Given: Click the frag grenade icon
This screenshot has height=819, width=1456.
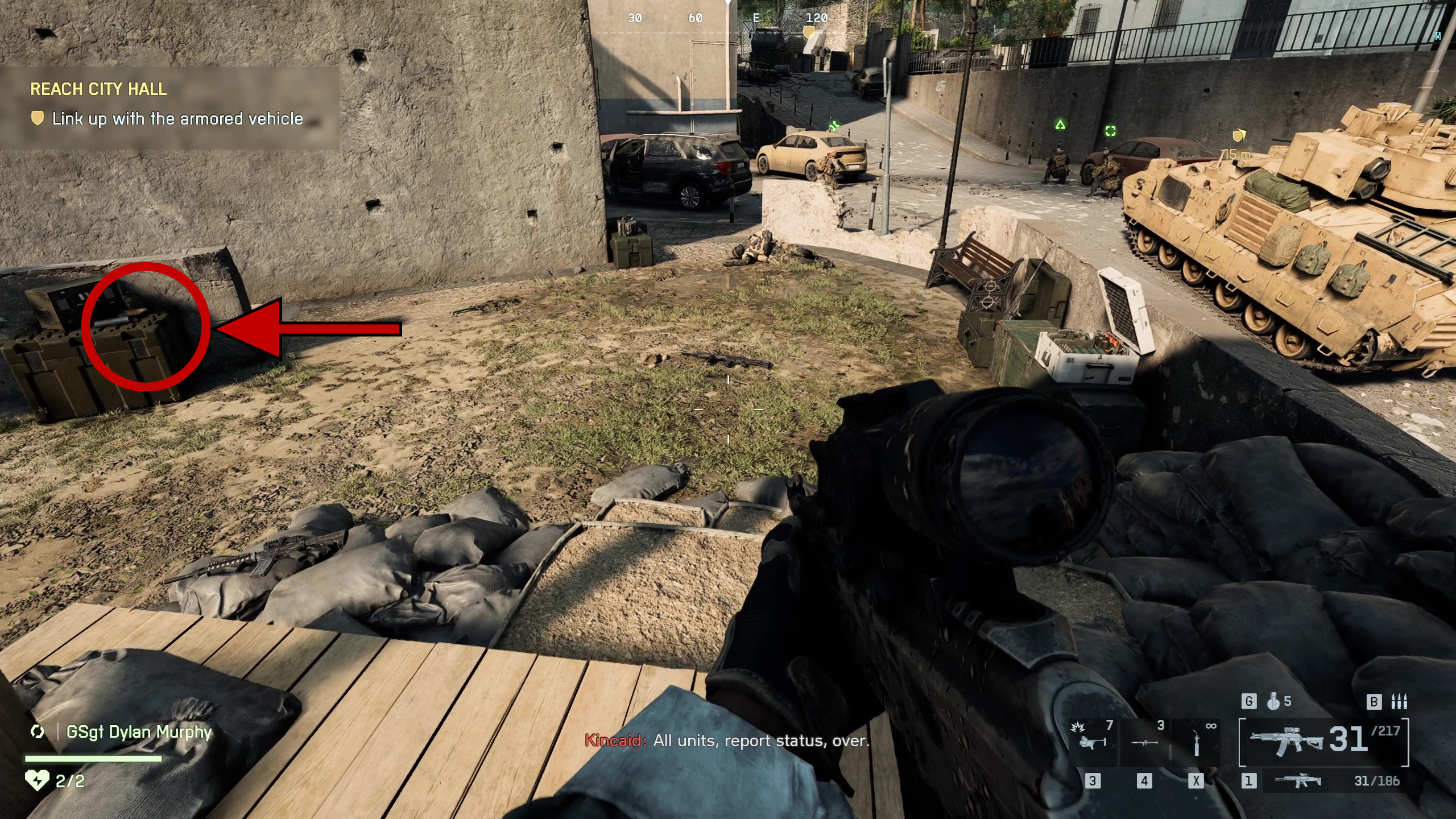Looking at the screenshot, I should coord(1273,702).
